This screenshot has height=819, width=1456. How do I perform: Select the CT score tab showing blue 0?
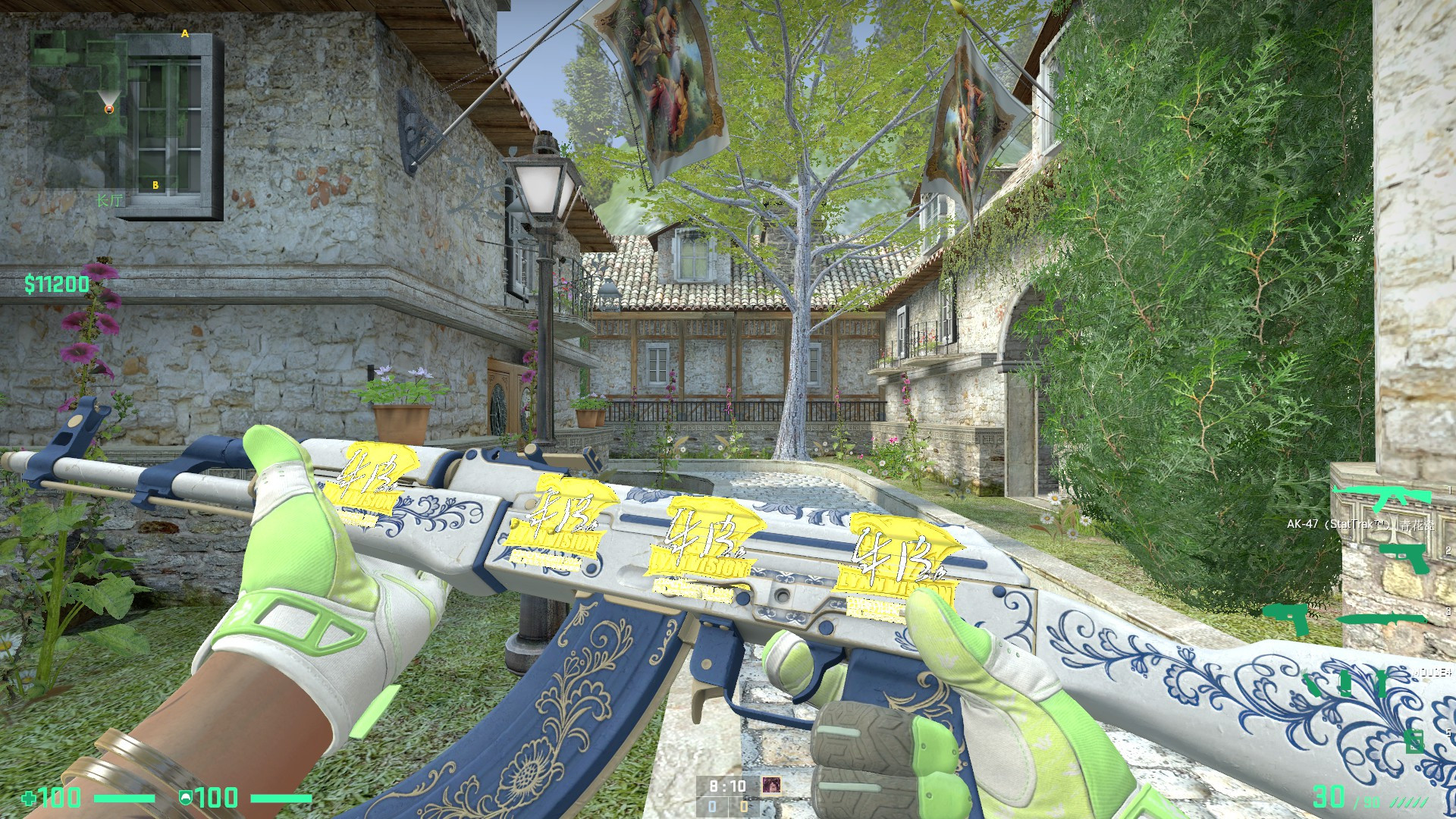[x=713, y=808]
